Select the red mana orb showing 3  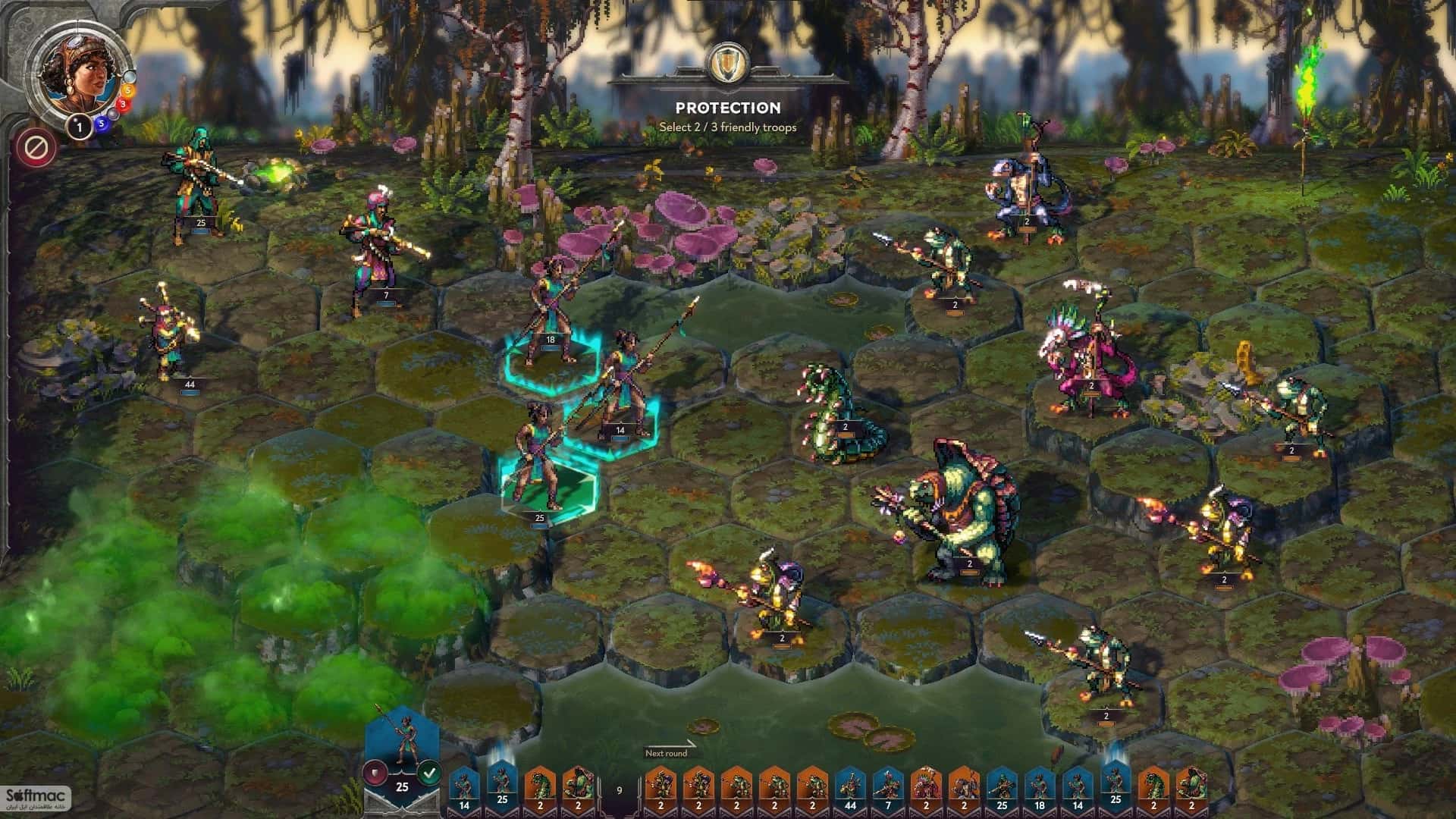(122, 105)
